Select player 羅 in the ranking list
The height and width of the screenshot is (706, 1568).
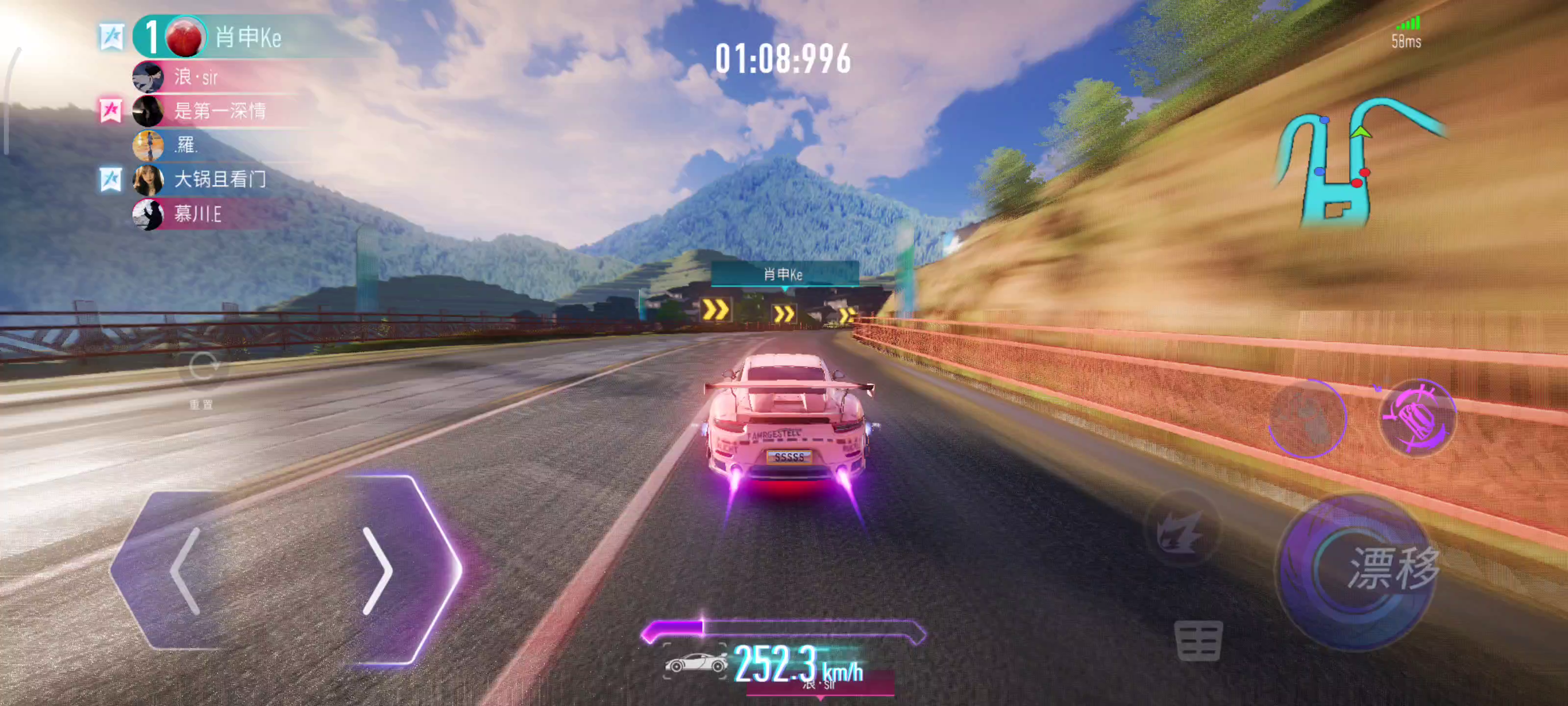[186, 145]
